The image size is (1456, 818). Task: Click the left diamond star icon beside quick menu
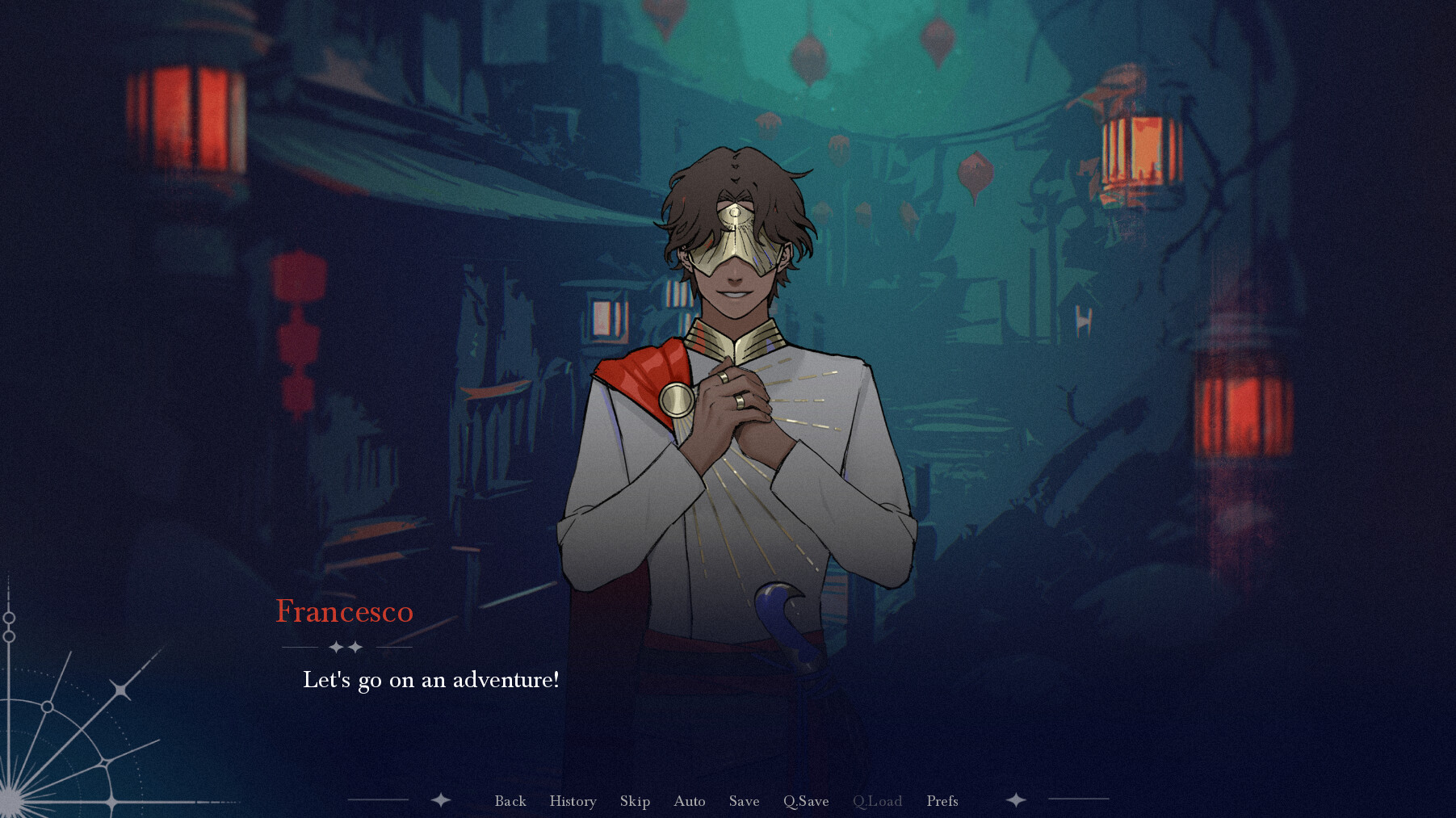(x=441, y=800)
